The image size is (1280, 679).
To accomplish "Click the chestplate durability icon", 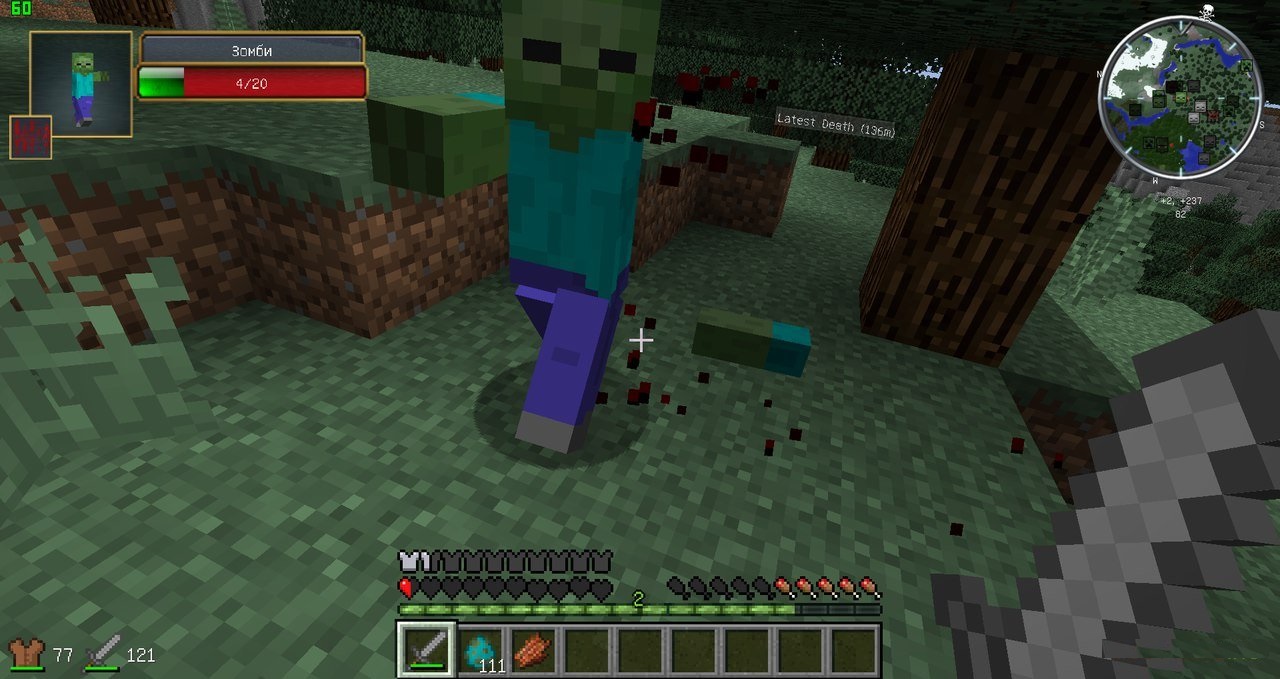I will click(x=24, y=655).
